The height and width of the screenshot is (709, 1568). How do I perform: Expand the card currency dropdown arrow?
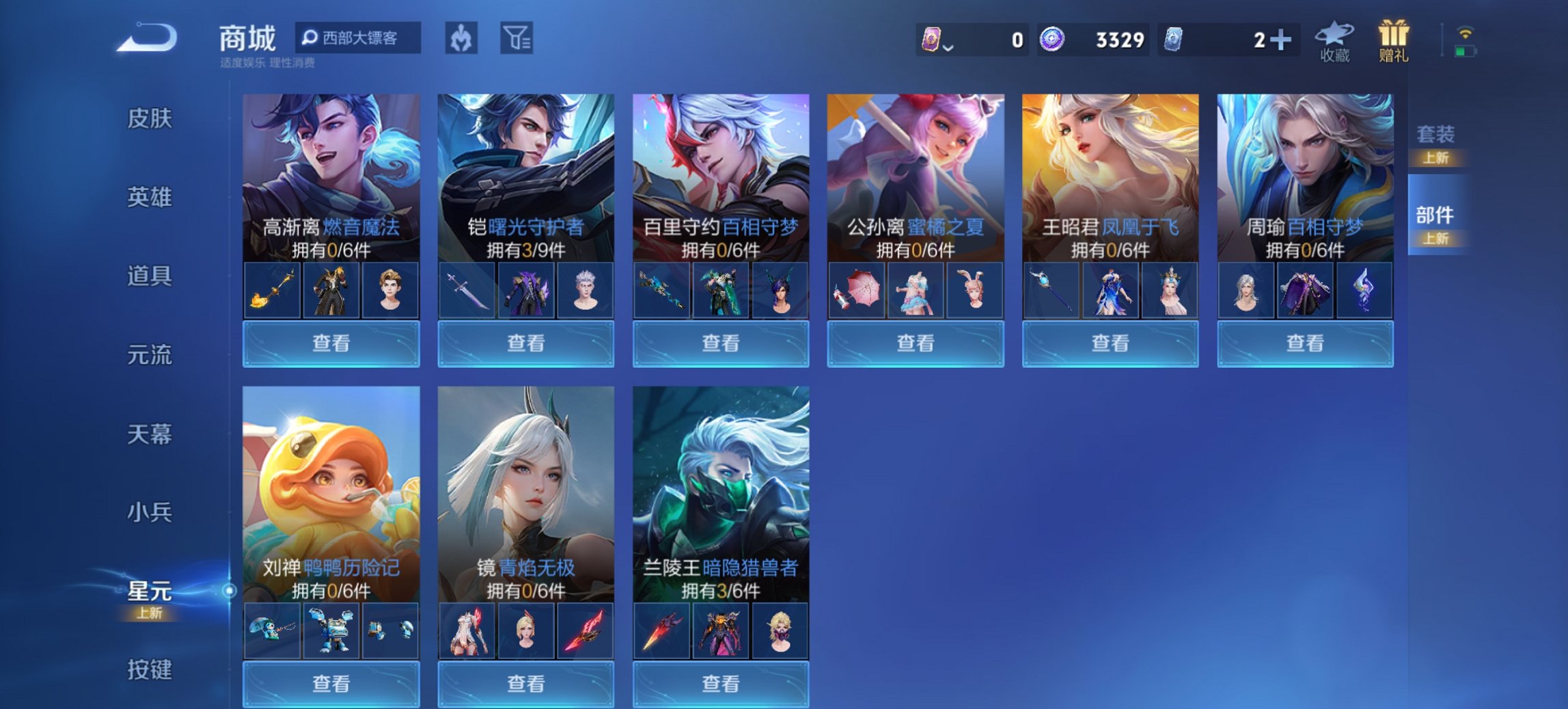(949, 46)
